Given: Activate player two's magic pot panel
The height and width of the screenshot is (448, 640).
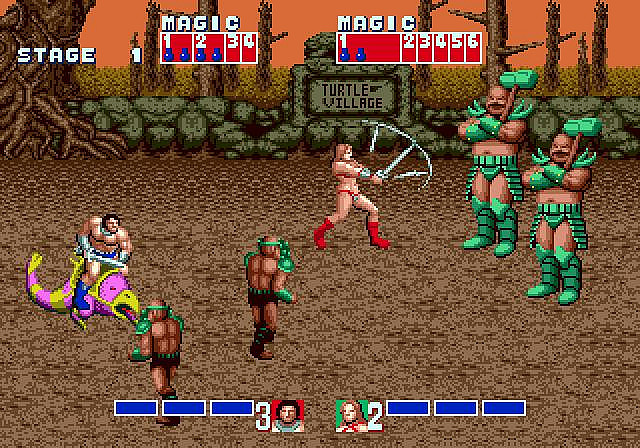Looking at the screenshot, I should pyautogui.click(x=409, y=46).
